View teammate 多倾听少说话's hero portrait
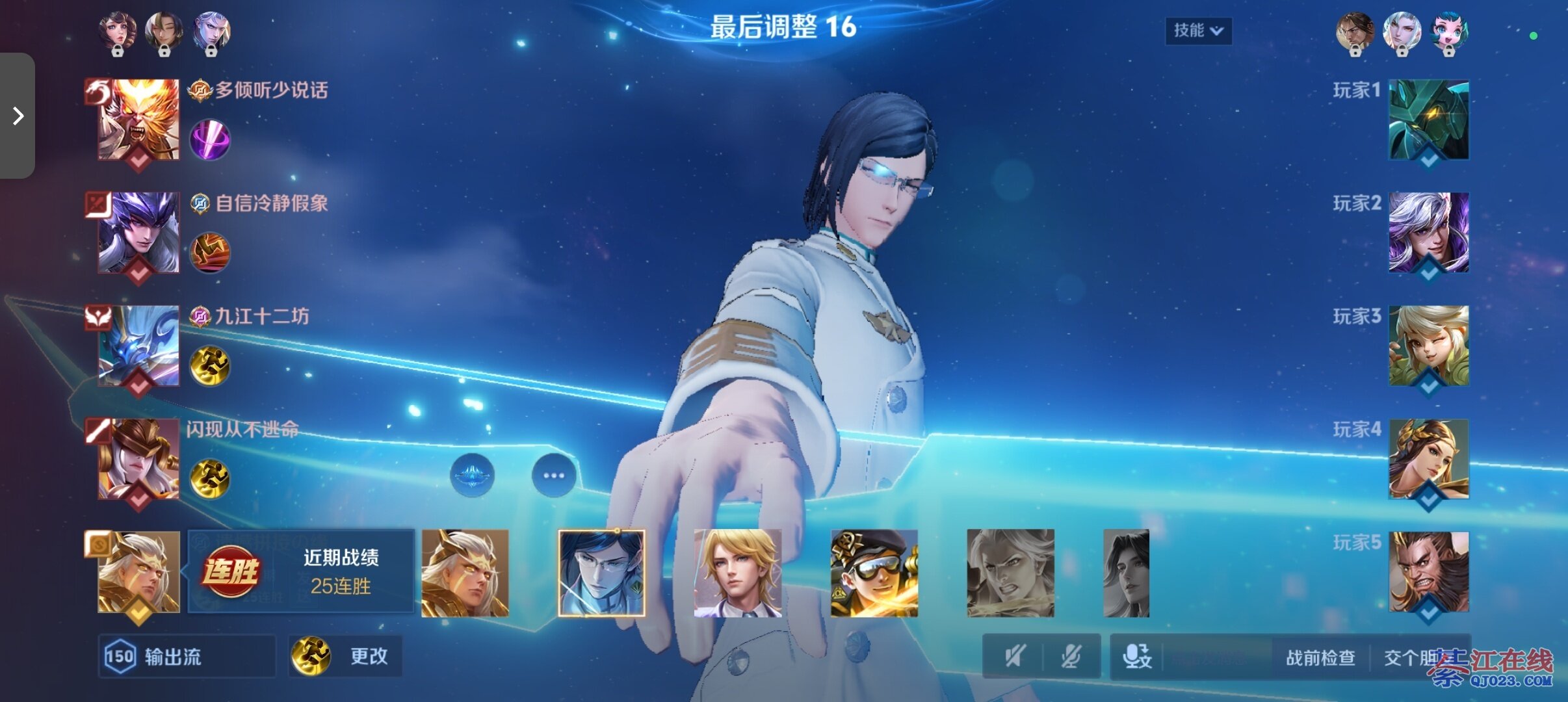Image resolution: width=1568 pixels, height=702 pixels. click(x=138, y=120)
